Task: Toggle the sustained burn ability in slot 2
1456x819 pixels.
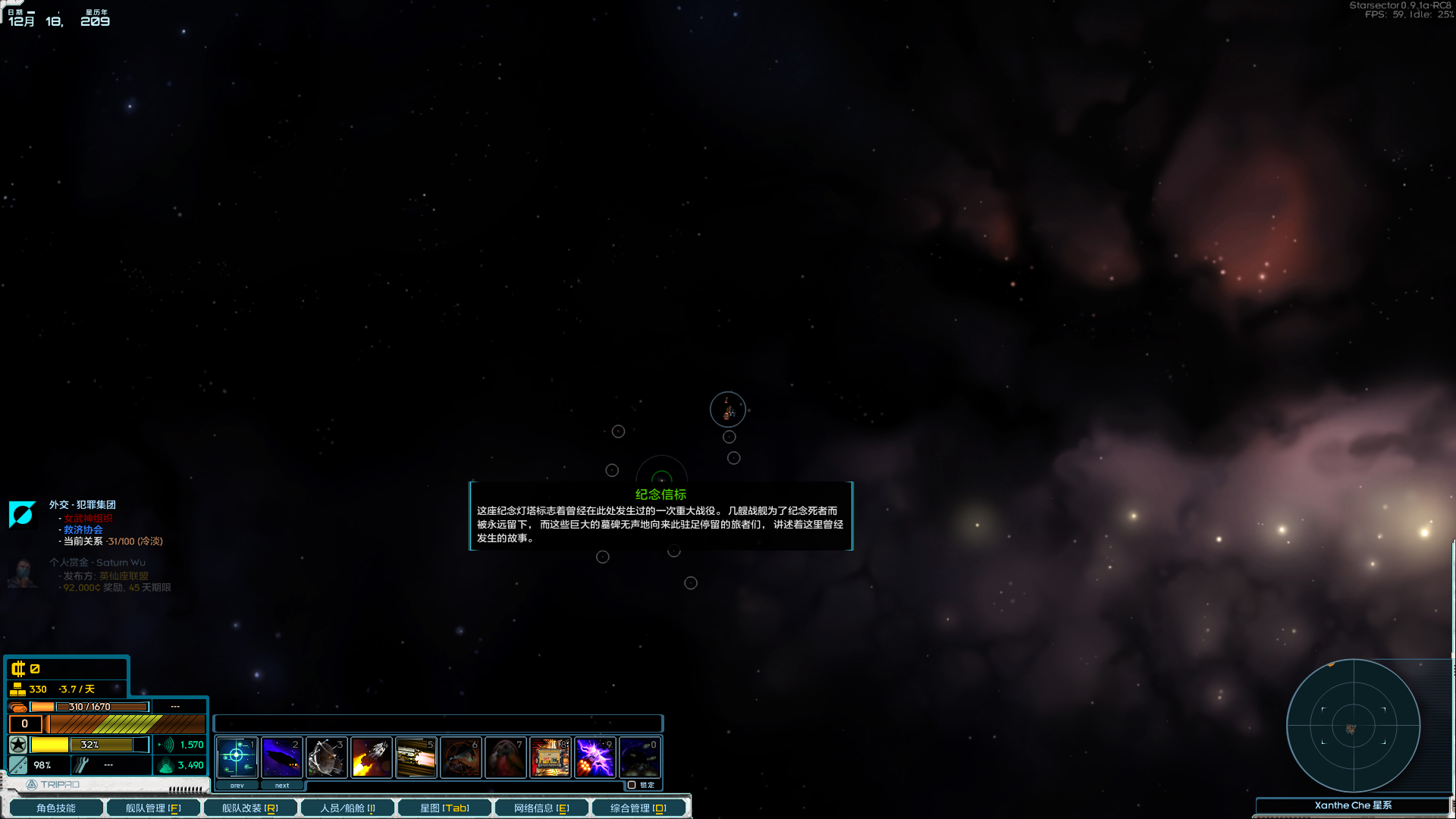Action: [282, 757]
